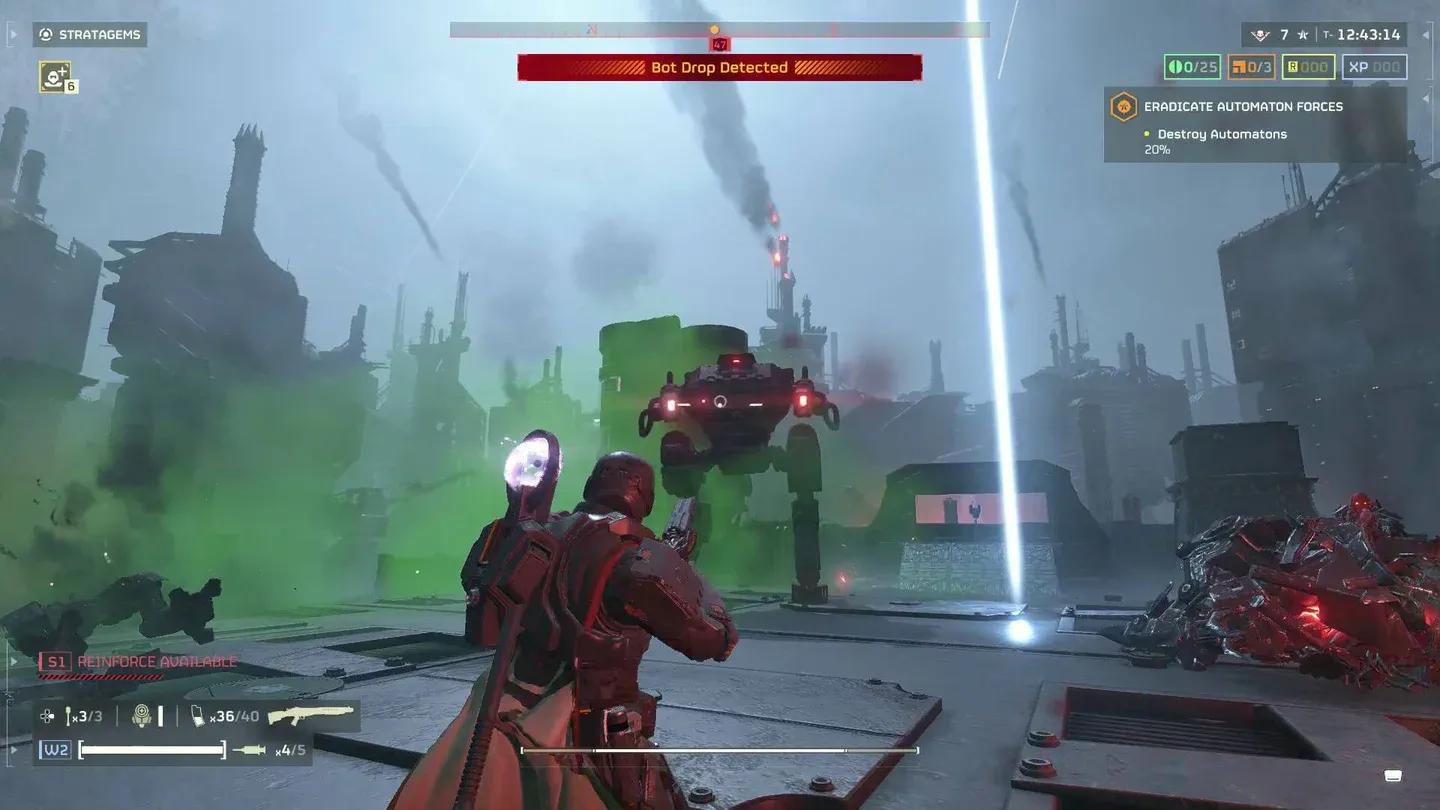Toggle the W2 weapon slot indicator
This screenshot has width=1440, height=810.
(x=55, y=748)
